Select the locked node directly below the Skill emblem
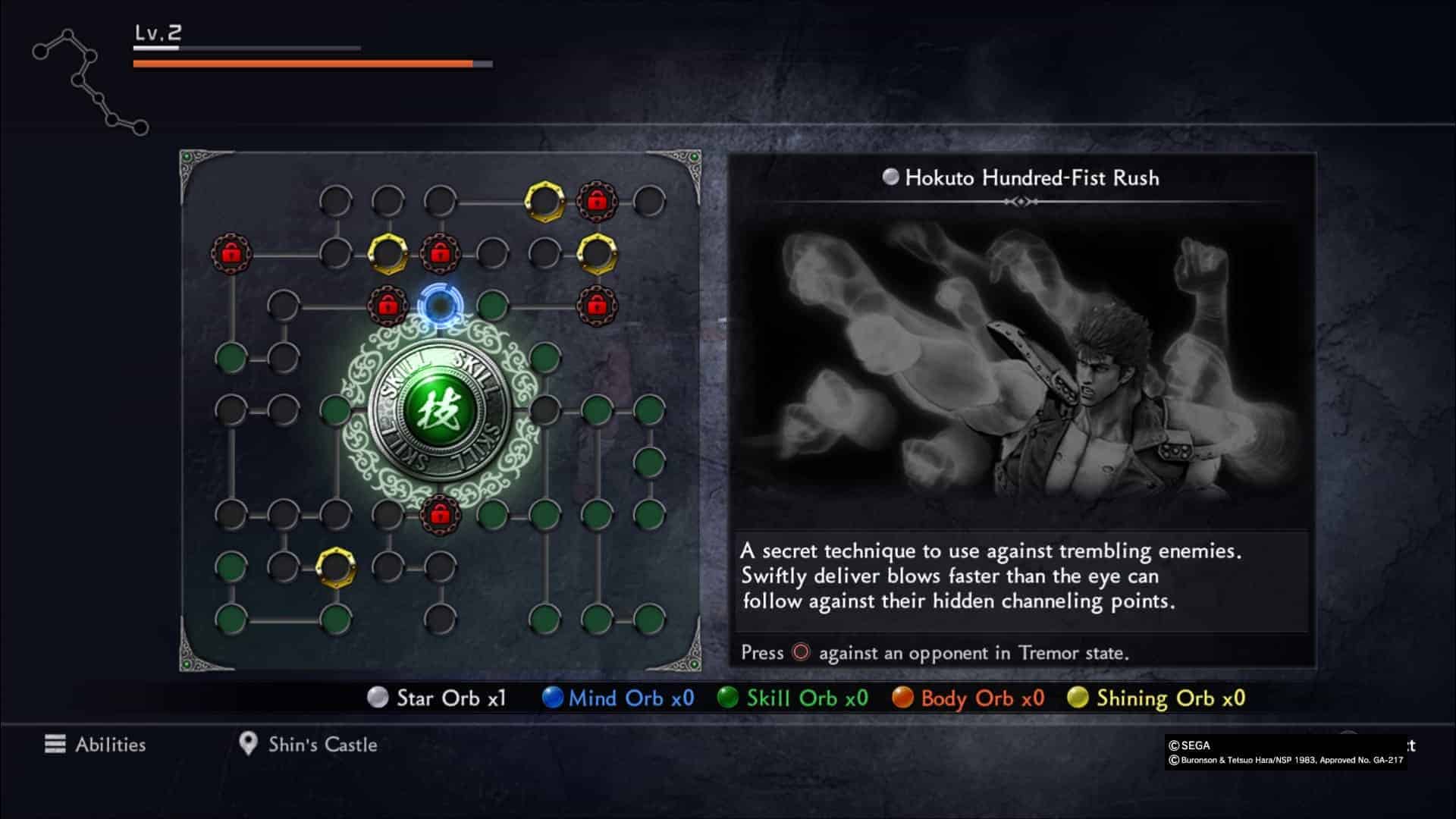Viewport: 1456px width, 819px height. [440, 515]
